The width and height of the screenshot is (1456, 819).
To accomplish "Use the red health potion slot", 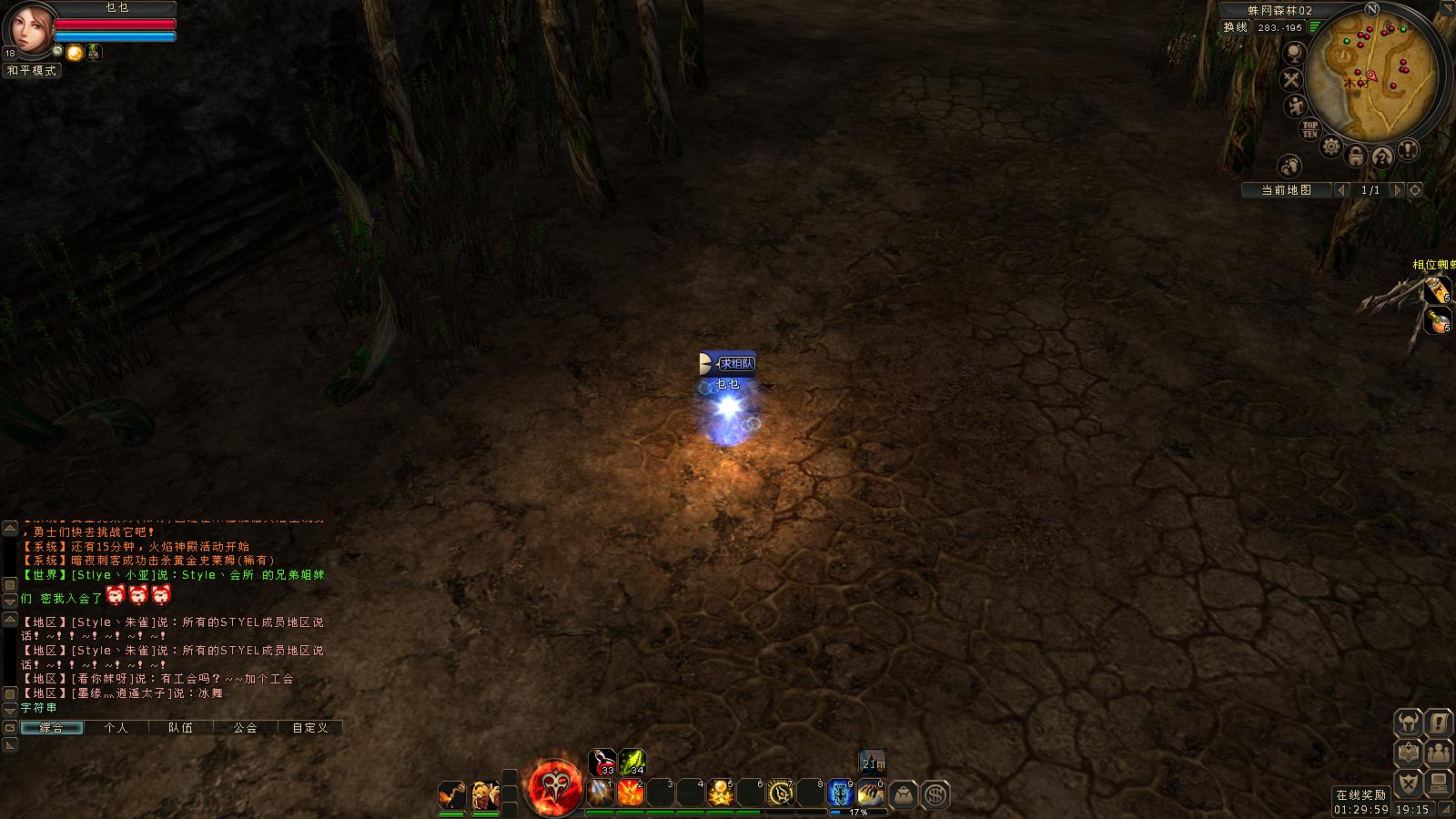I will (x=602, y=762).
